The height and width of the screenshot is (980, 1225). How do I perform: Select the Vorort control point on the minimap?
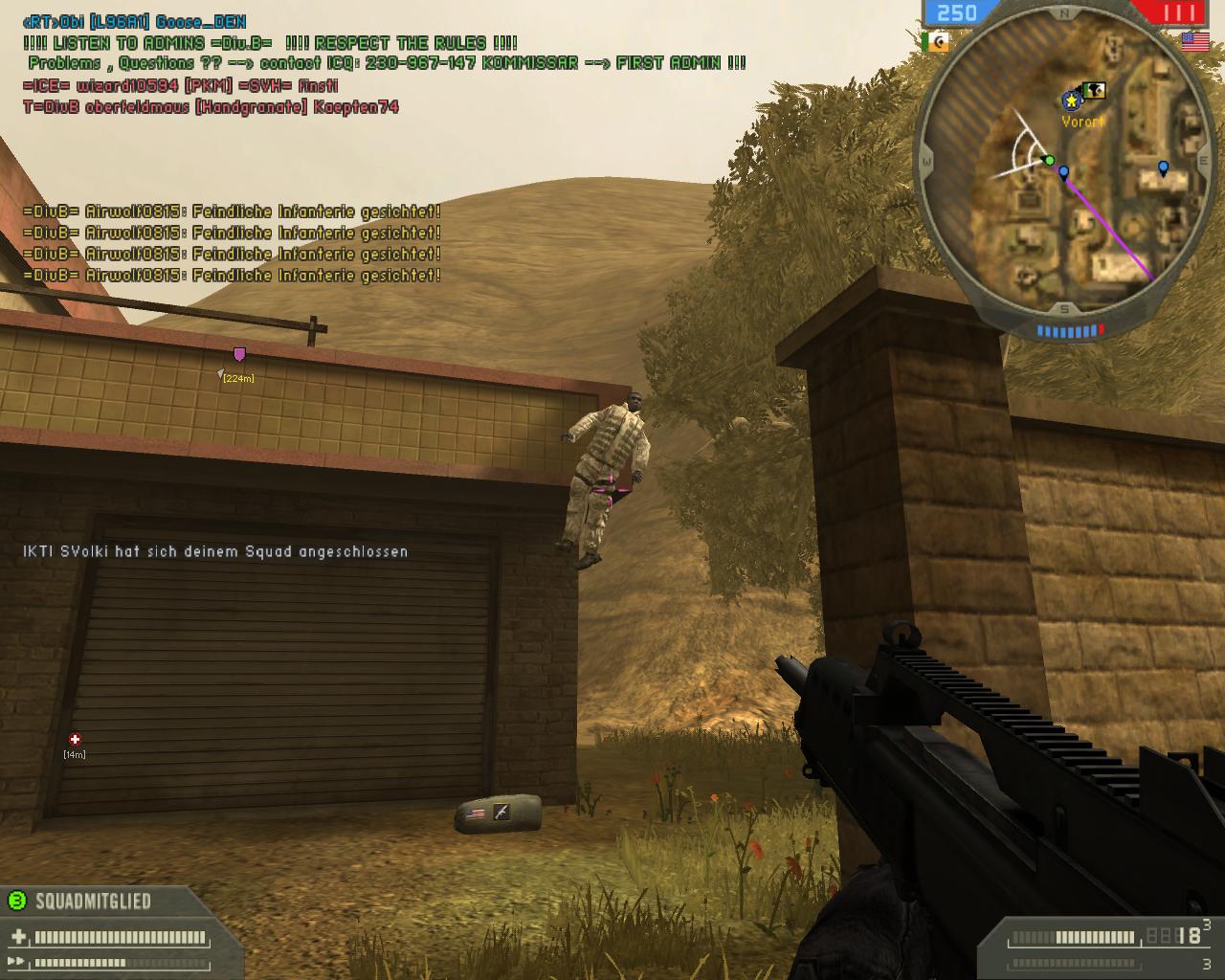(1072, 100)
